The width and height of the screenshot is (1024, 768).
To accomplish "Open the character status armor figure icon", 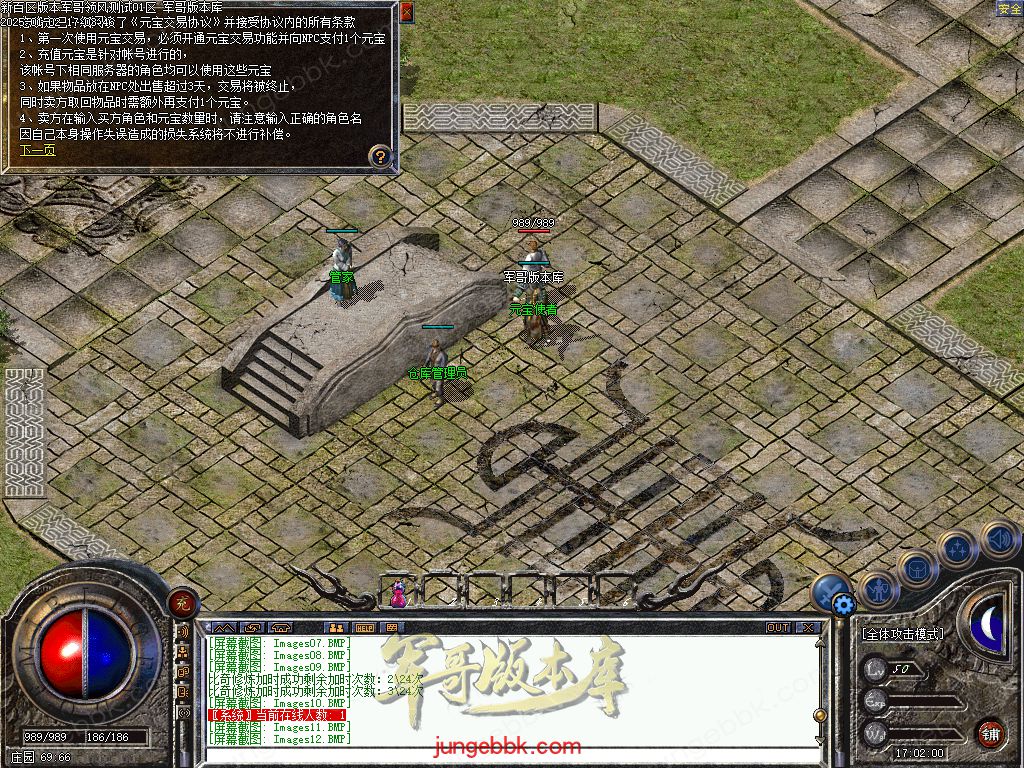I will pos(879,590).
